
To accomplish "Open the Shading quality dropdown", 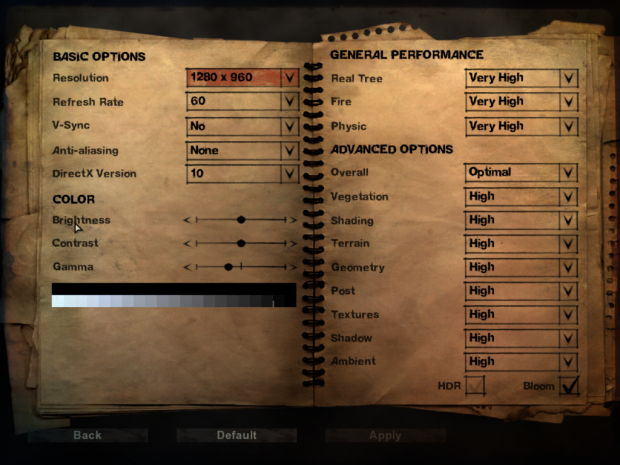I will pyautogui.click(x=521, y=220).
